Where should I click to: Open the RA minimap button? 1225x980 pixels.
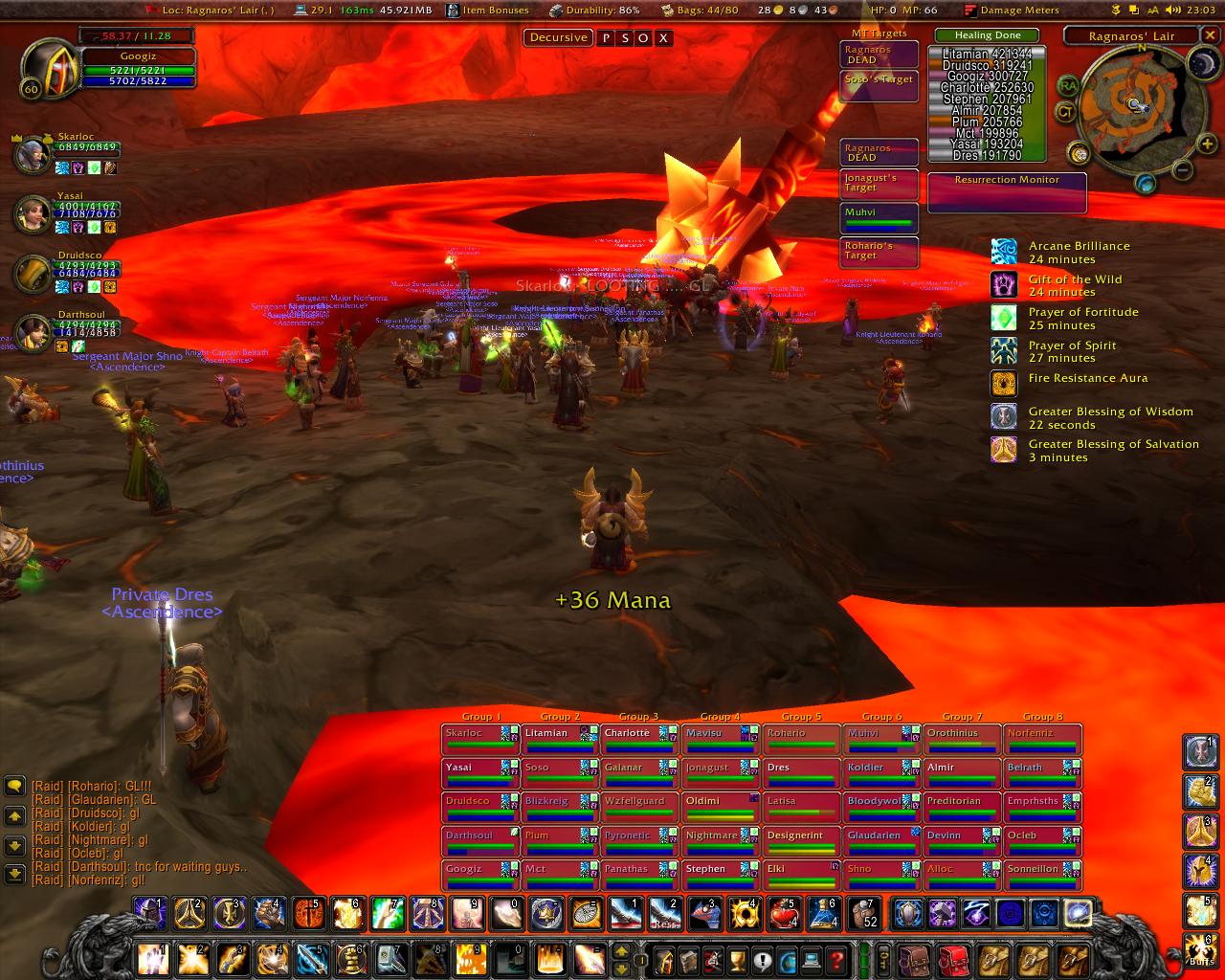[1067, 86]
